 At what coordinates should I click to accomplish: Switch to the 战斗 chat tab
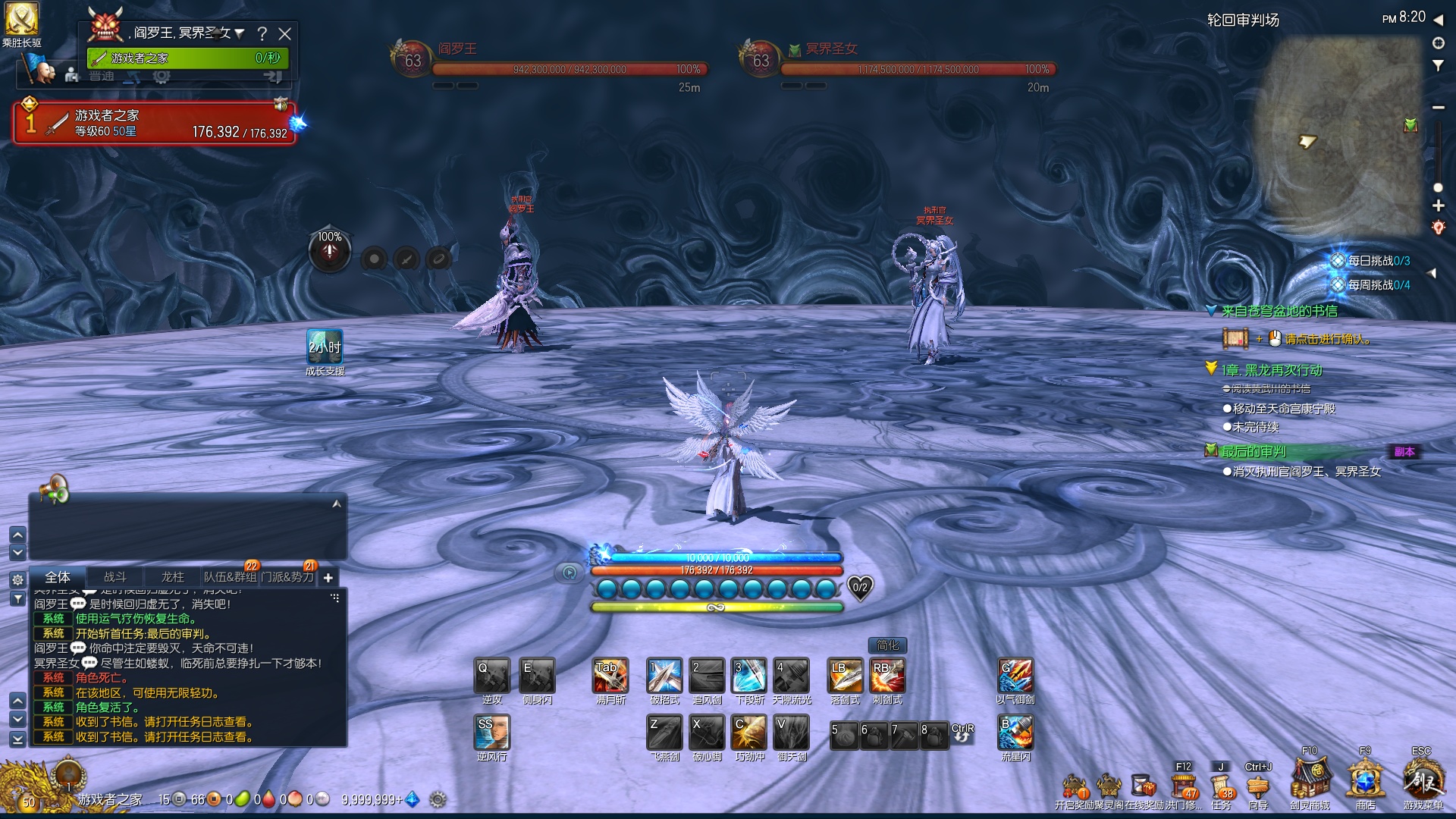point(115,577)
